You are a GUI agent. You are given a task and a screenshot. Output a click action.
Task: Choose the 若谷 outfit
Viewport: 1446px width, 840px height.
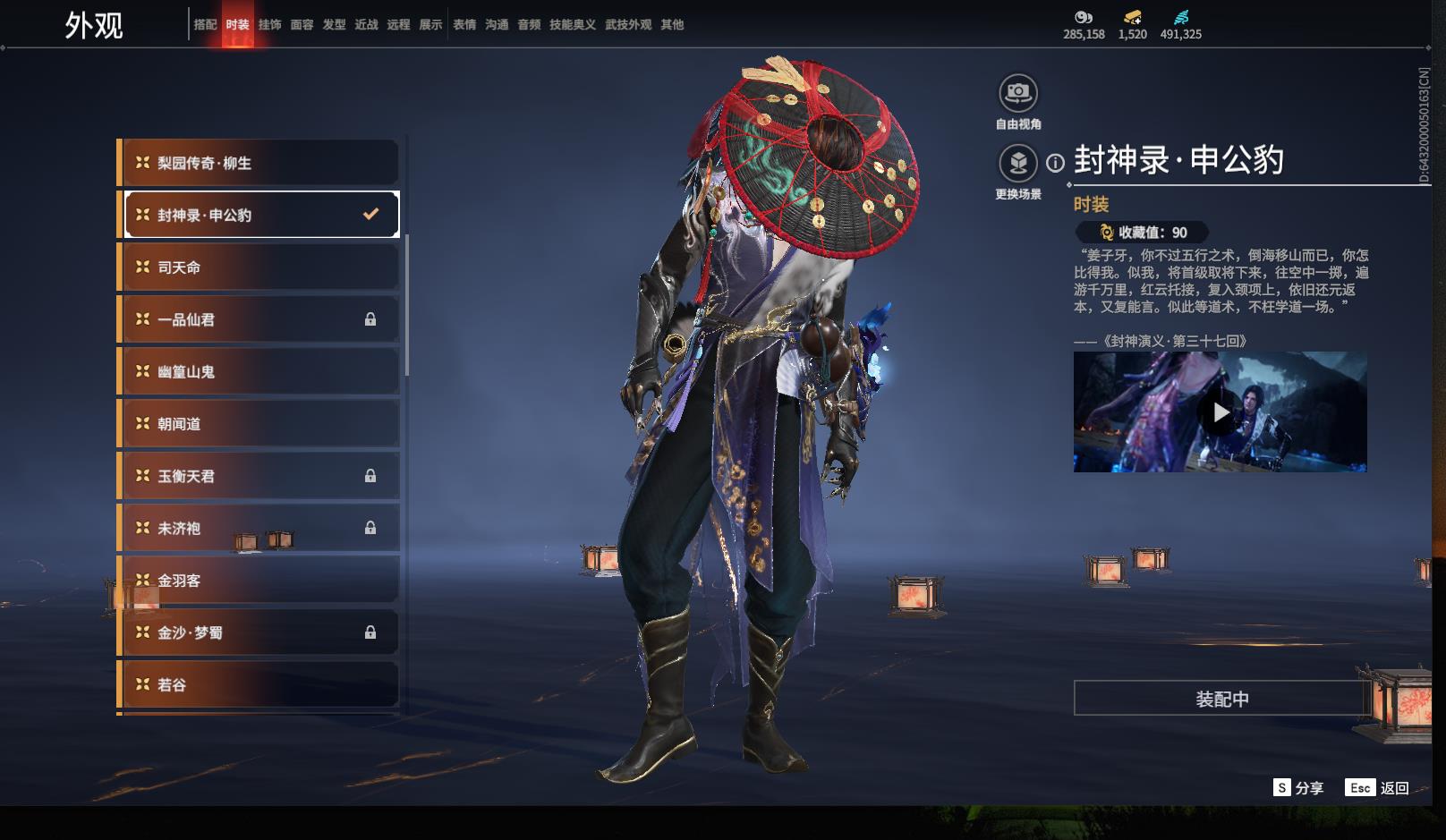click(x=259, y=684)
